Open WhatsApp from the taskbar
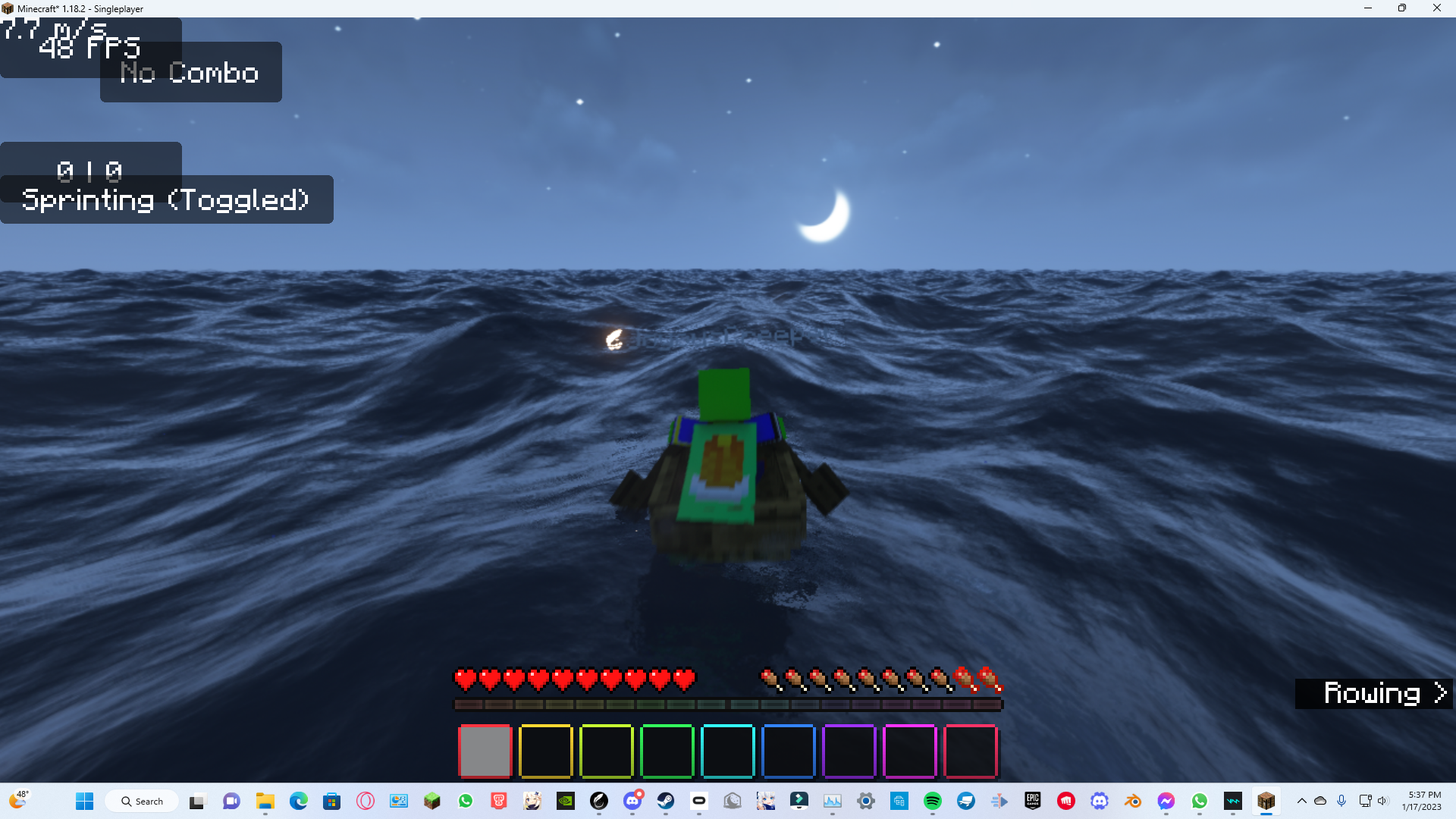The height and width of the screenshot is (819, 1456). (x=1200, y=801)
